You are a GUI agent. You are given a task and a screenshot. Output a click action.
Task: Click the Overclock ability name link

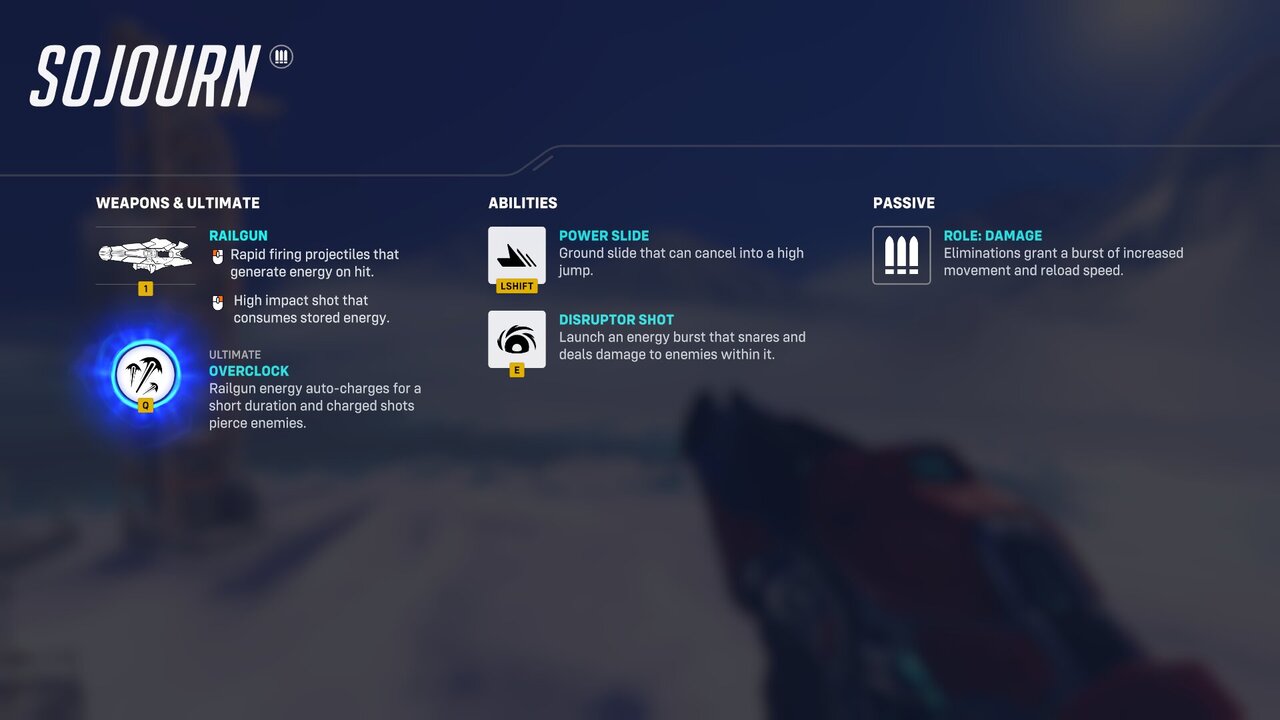[249, 371]
